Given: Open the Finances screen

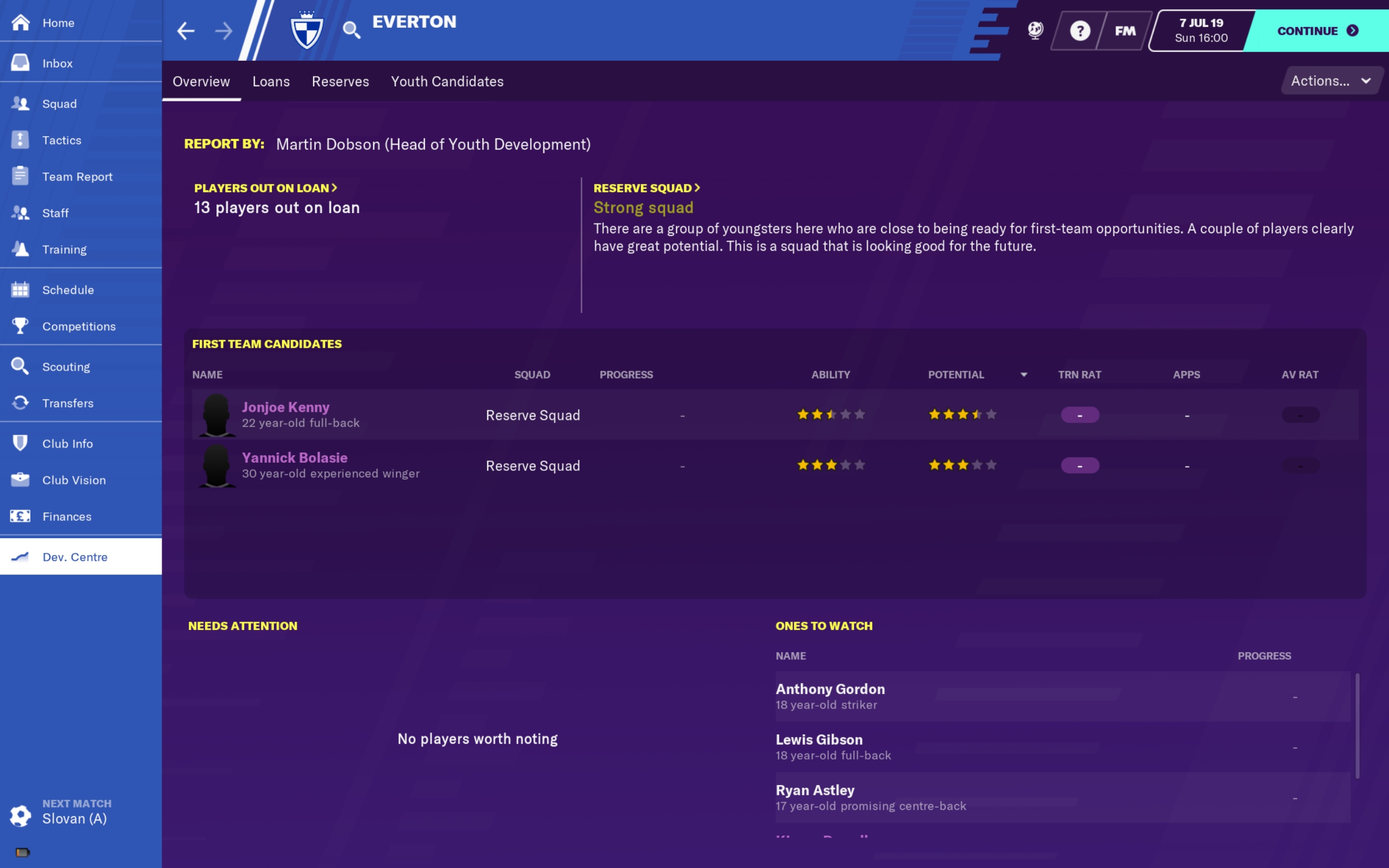Looking at the screenshot, I should coord(67,516).
